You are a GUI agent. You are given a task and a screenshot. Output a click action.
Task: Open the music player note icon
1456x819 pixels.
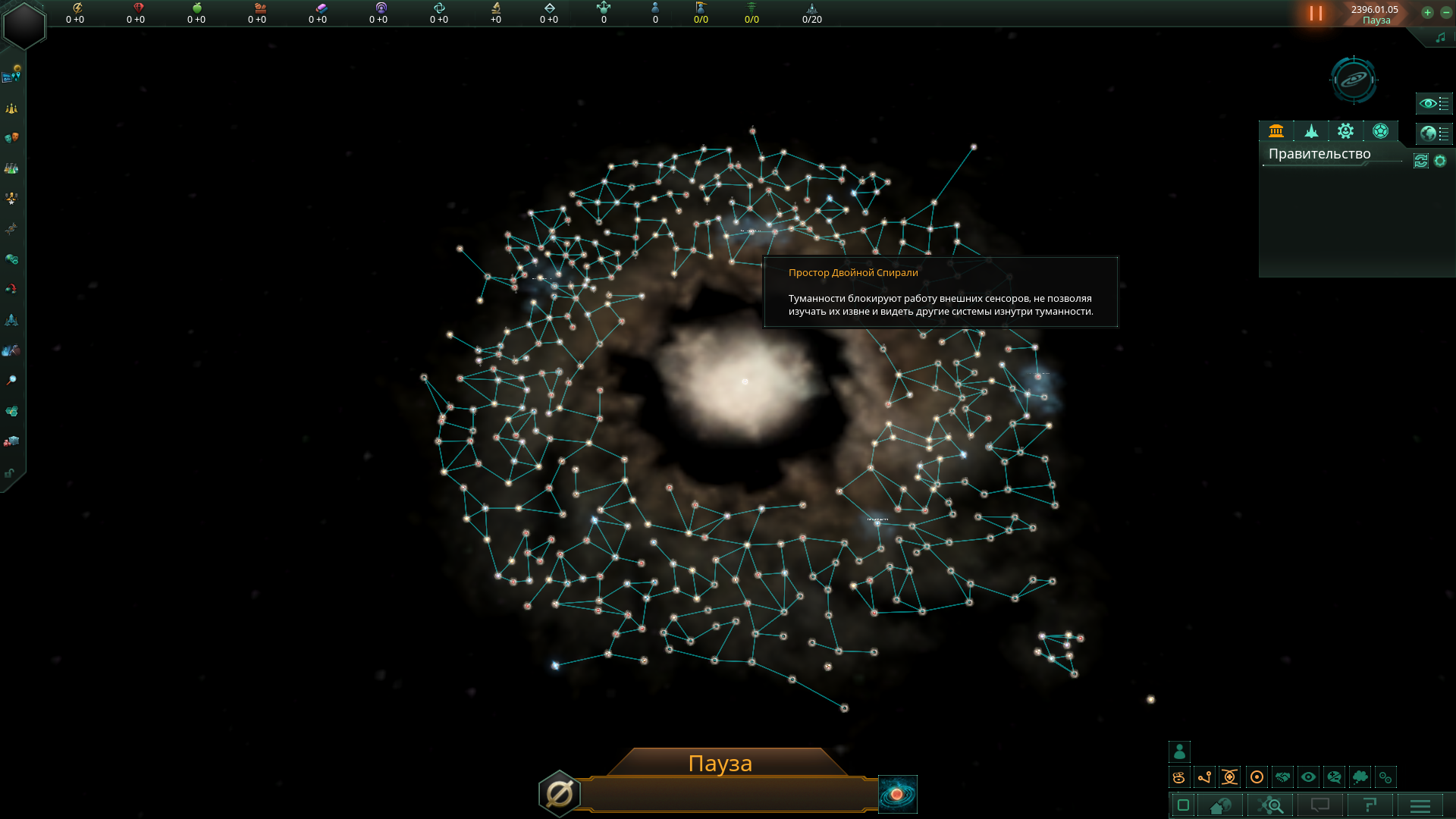point(1440,38)
